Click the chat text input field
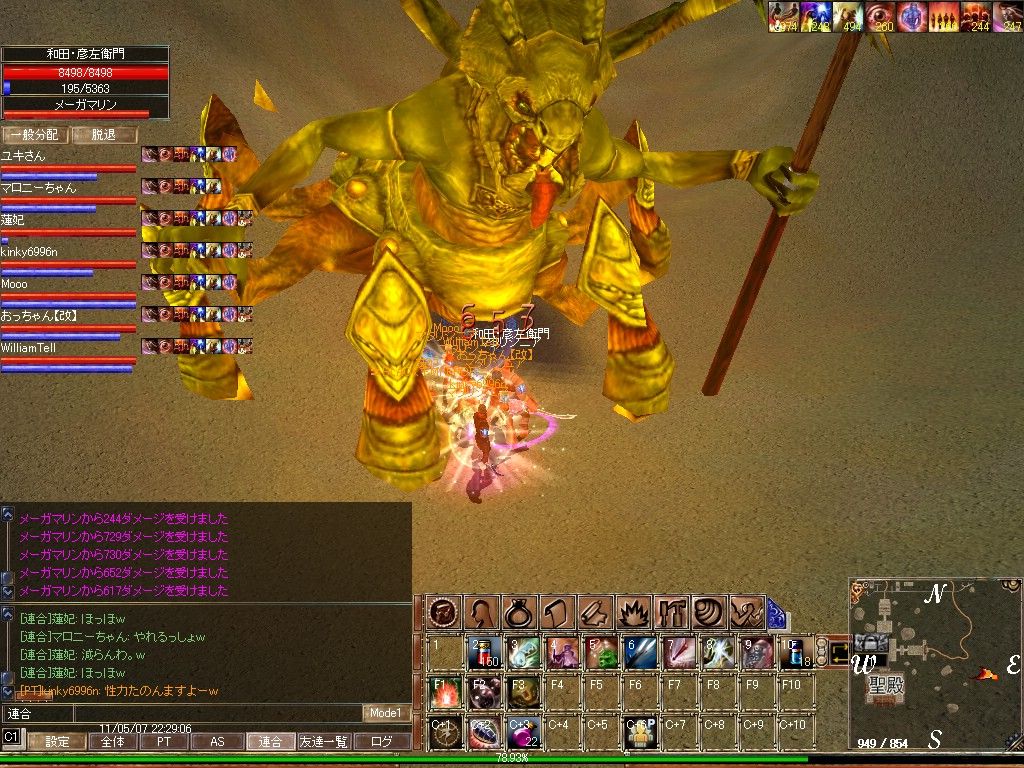Viewport: 1024px width, 768px height. [x=180, y=713]
